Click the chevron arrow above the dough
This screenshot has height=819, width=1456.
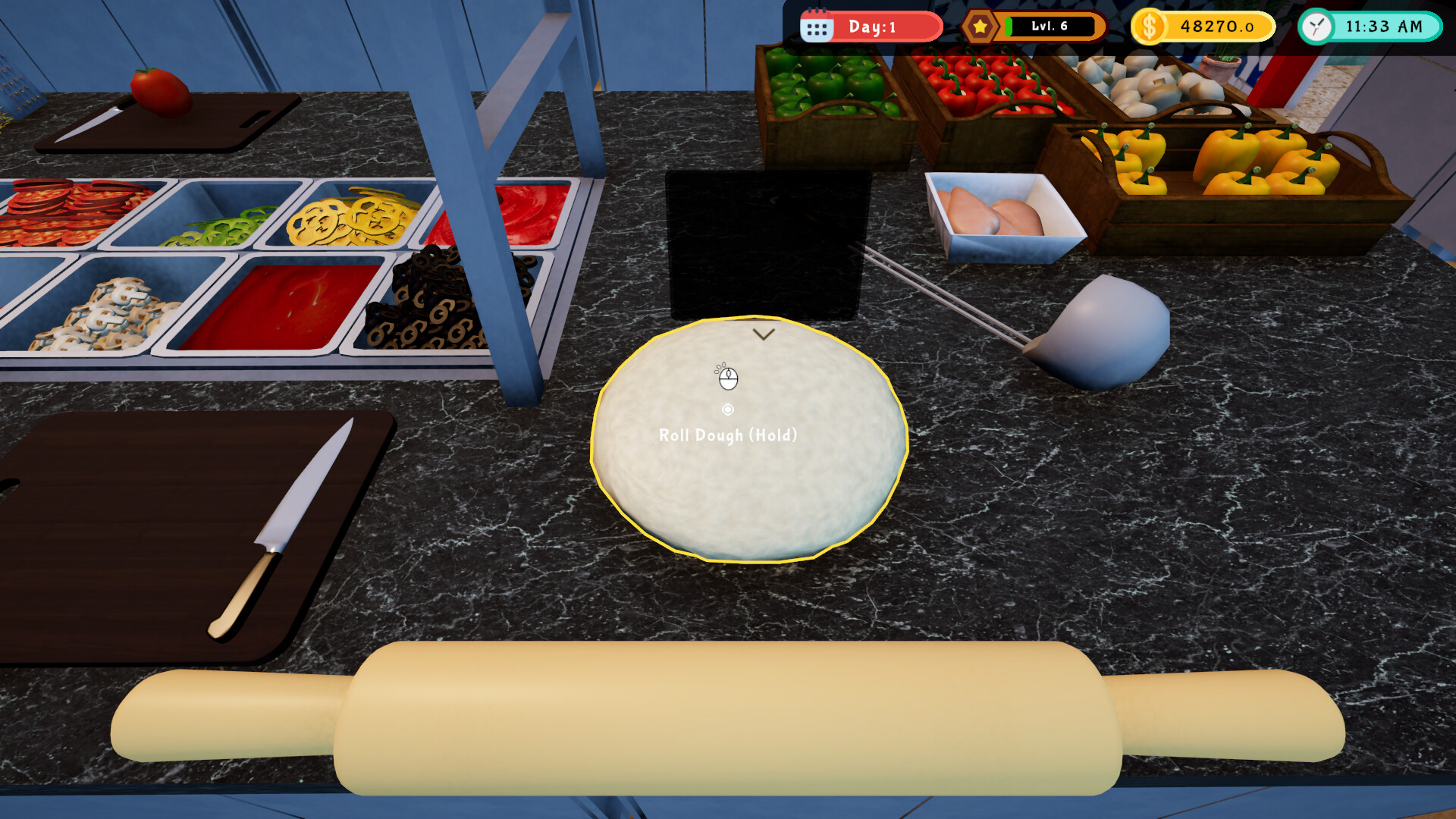764,334
